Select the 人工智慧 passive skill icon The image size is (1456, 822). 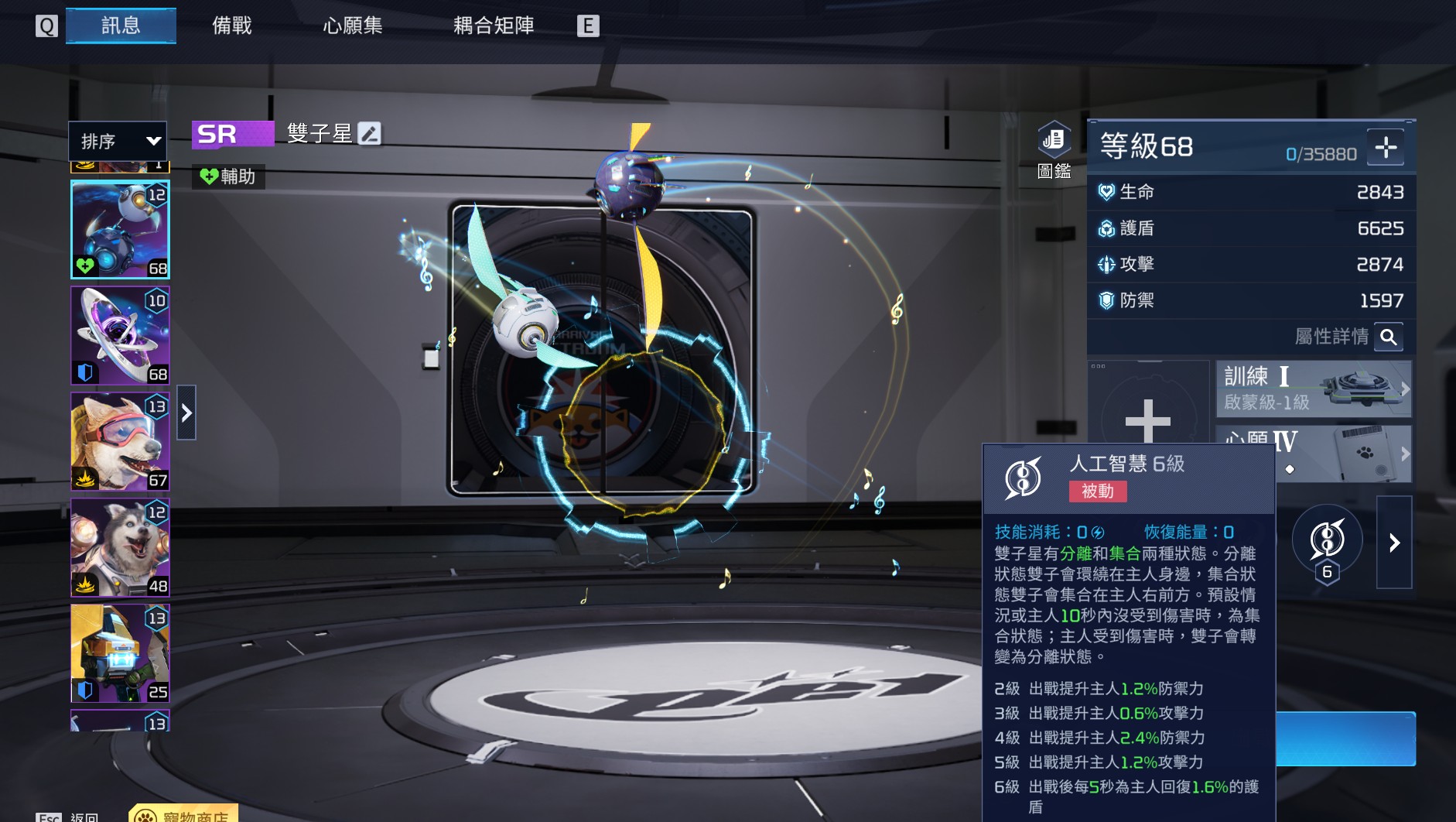point(1327,540)
